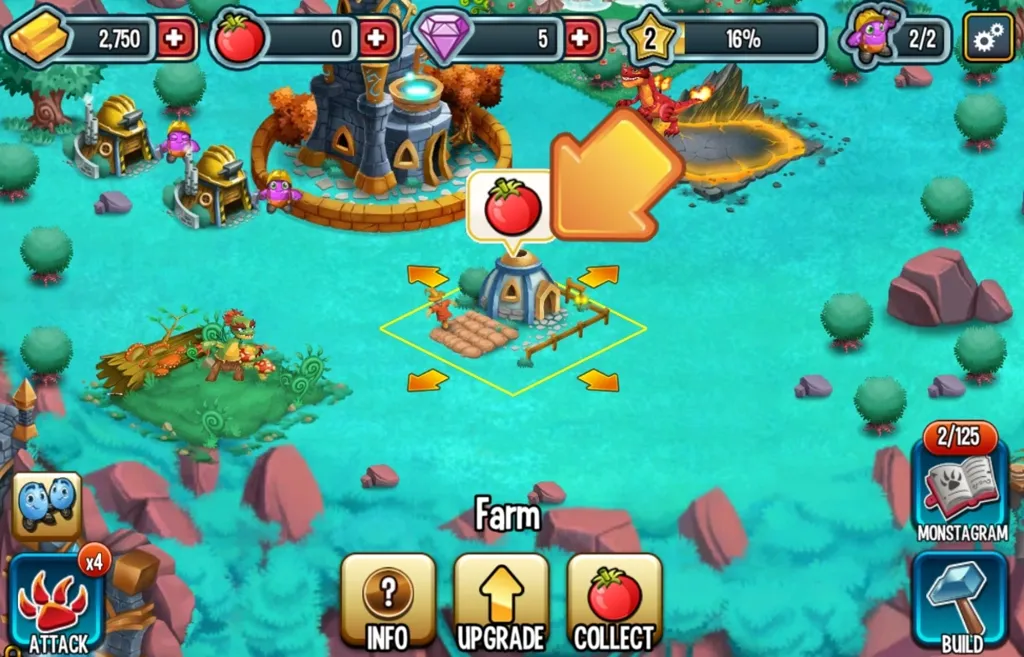This screenshot has width=1024, height=657.
Task: Collect food from the Farm
Action: pos(614,602)
